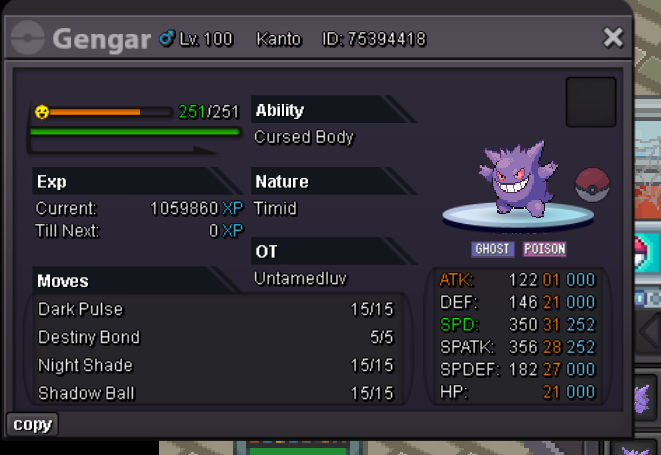Choose the Night Shade move

(215, 365)
